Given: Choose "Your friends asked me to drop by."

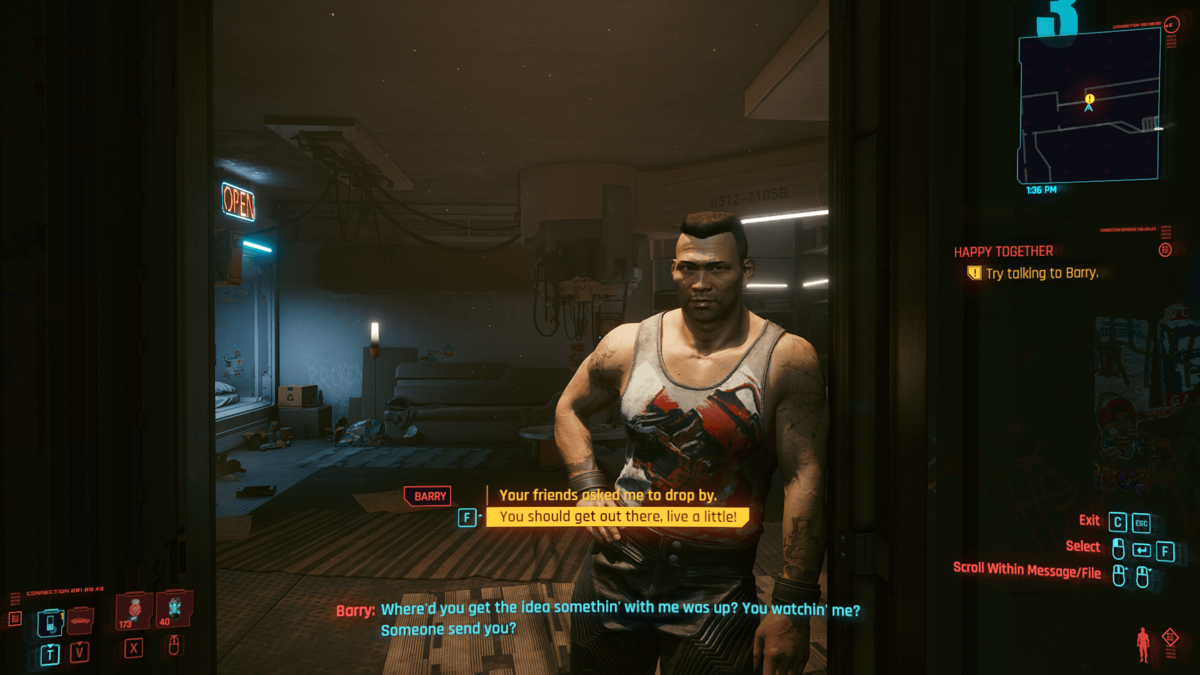Looking at the screenshot, I should [x=608, y=495].
